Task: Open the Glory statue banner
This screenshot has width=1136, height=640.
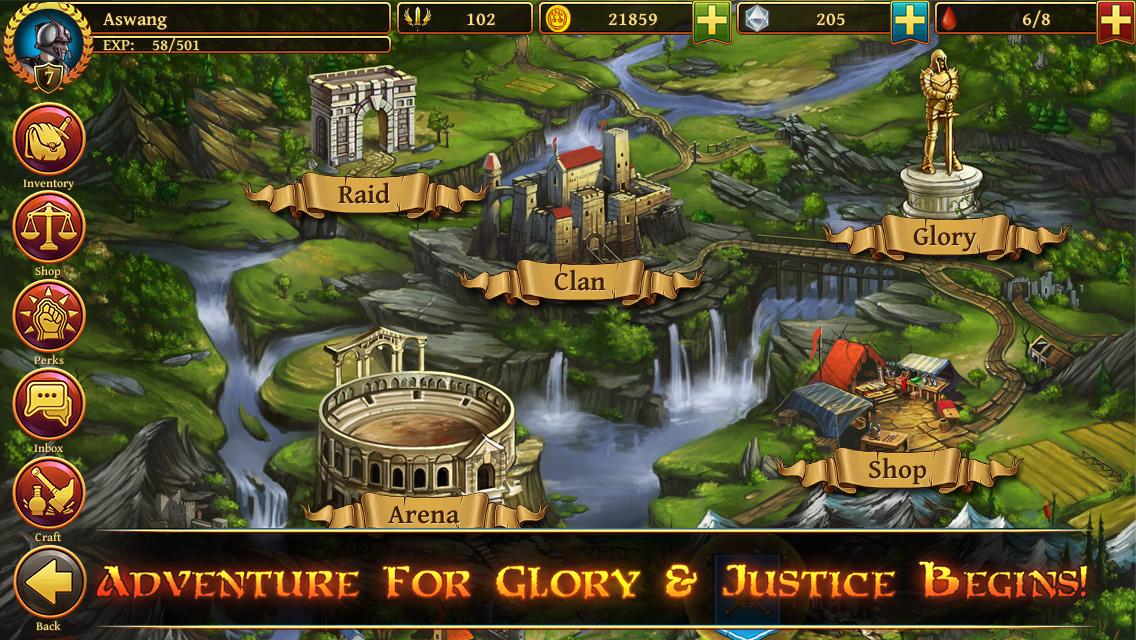Action: (943, 237)
